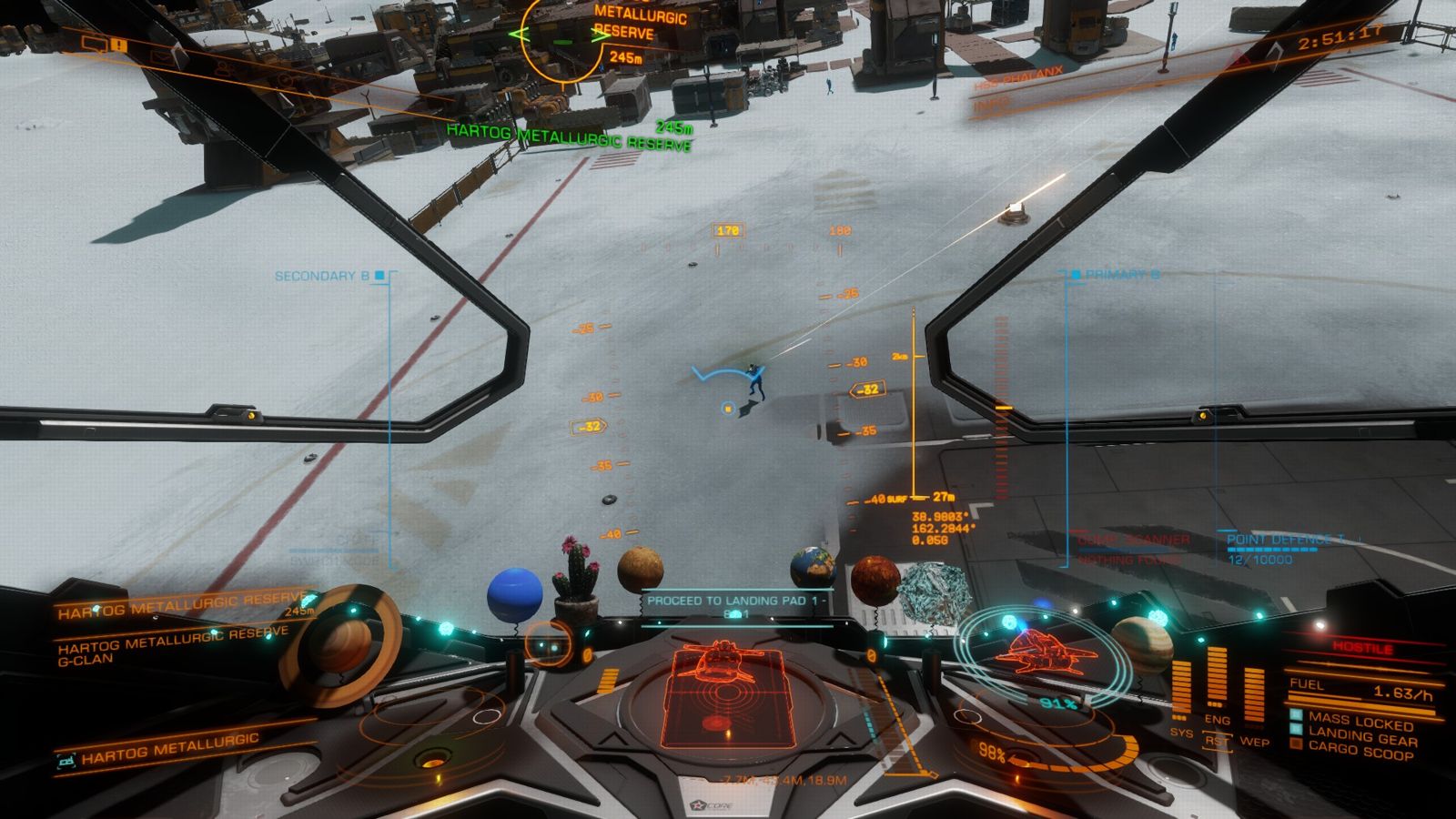The height and width of the screenshot is (819, 1456).
Task: Click the Primary B fire group label
Action: click(1121, 274)
